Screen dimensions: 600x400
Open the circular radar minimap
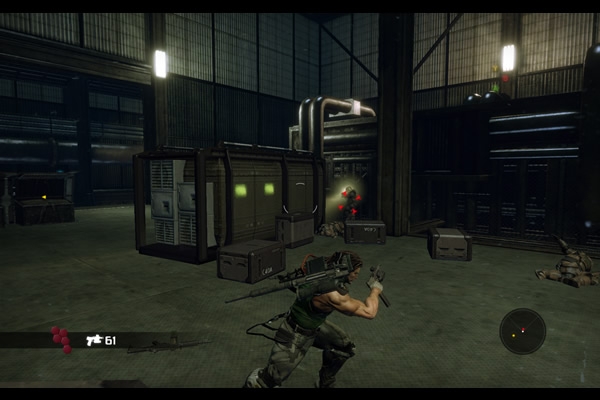[522, 331]
